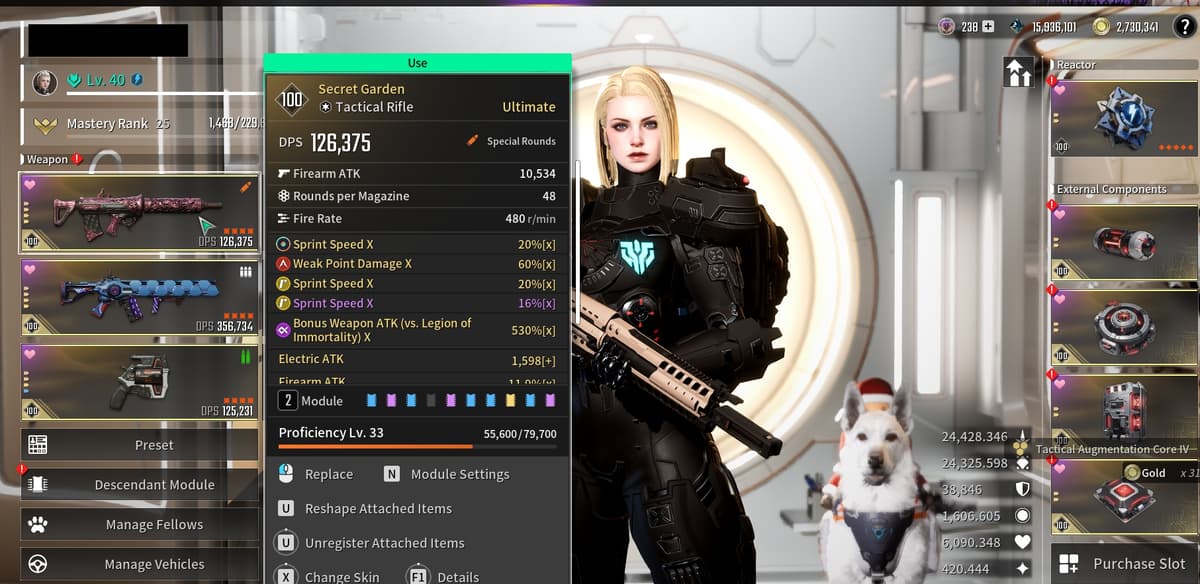Select the revolver hand cannon weapon slot
This screenshot has width=1200, height=584.
point(138,381)
